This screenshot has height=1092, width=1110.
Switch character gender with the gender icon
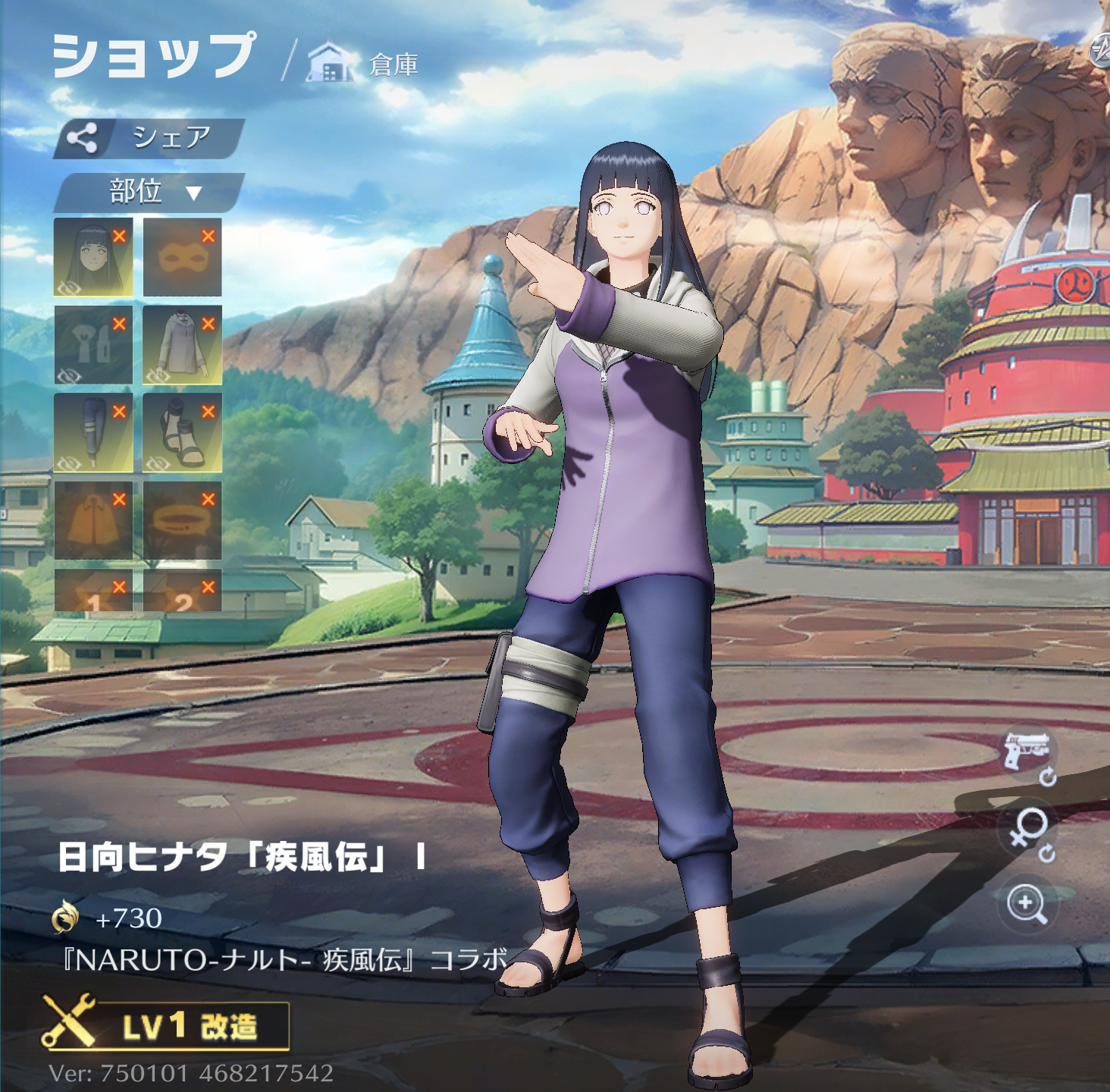coord(1028,829)
